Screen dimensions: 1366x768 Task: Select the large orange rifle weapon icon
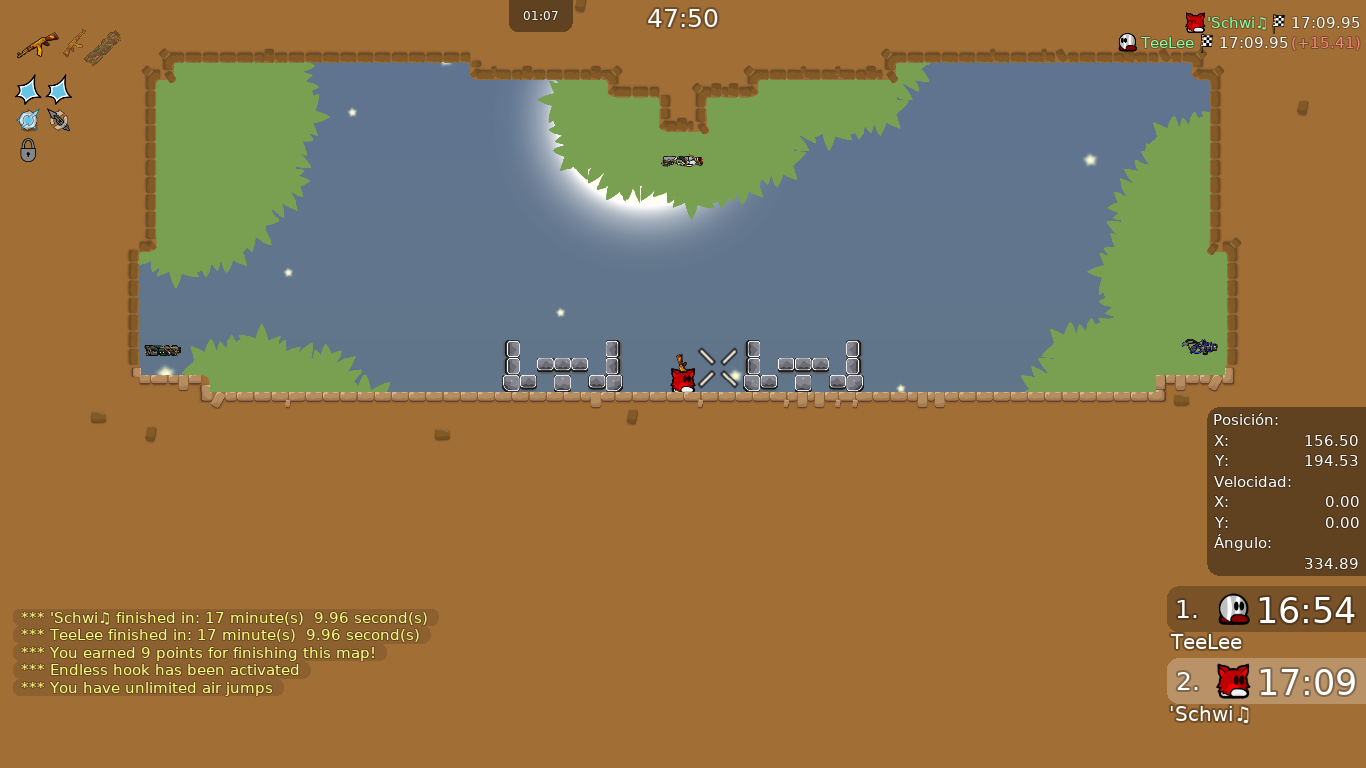coord(37,45)
